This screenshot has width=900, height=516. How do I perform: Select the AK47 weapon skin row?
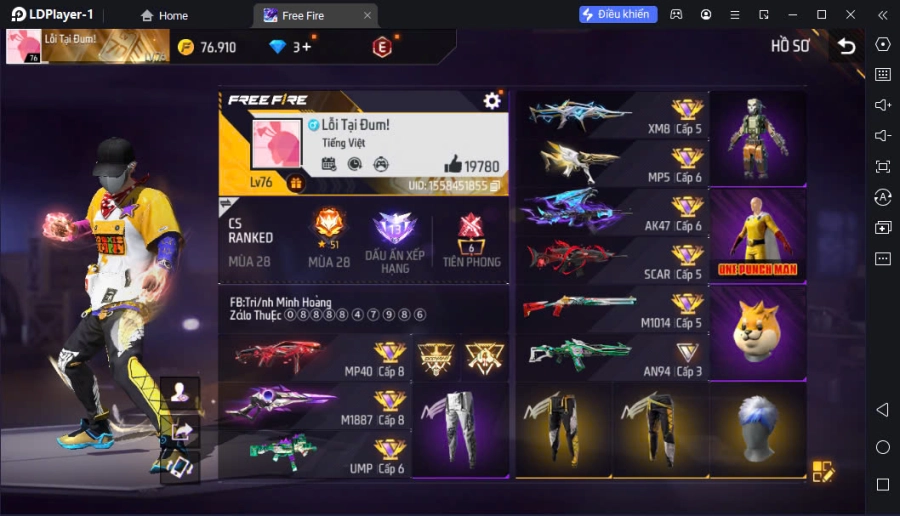[612, 212]
